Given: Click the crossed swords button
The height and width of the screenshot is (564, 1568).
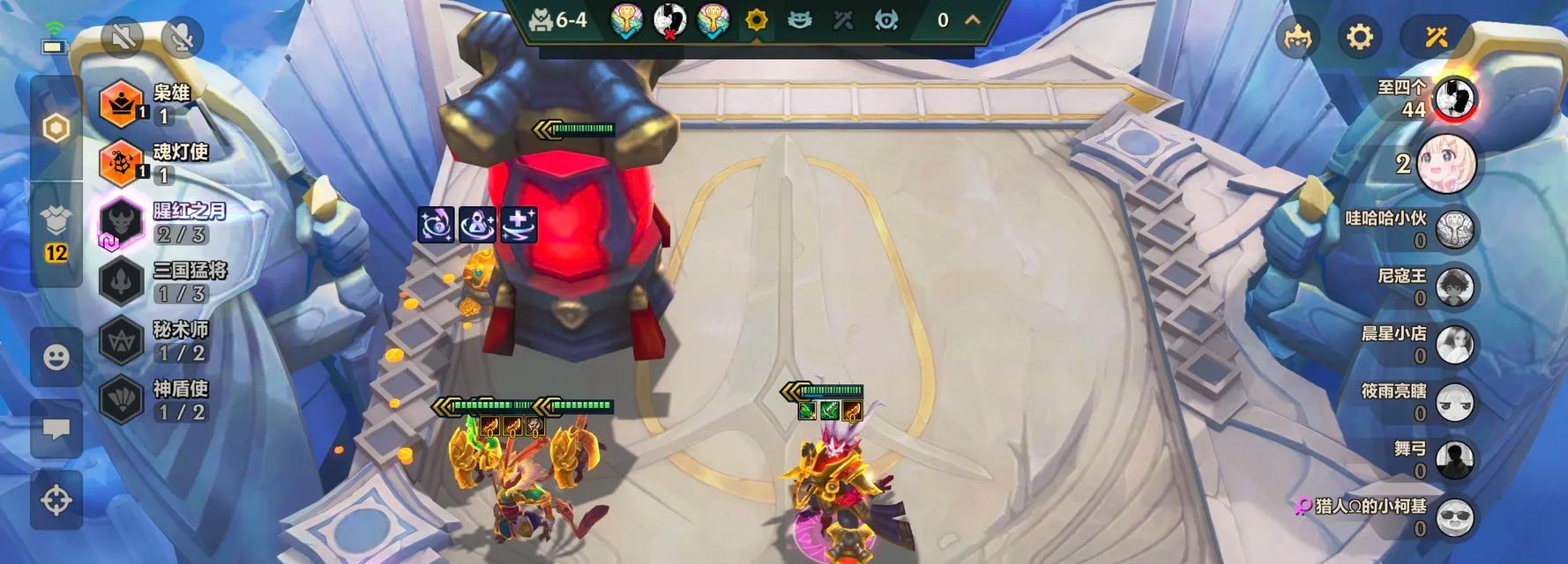Looking at the screenshot, I should [x=1436, y=37].
